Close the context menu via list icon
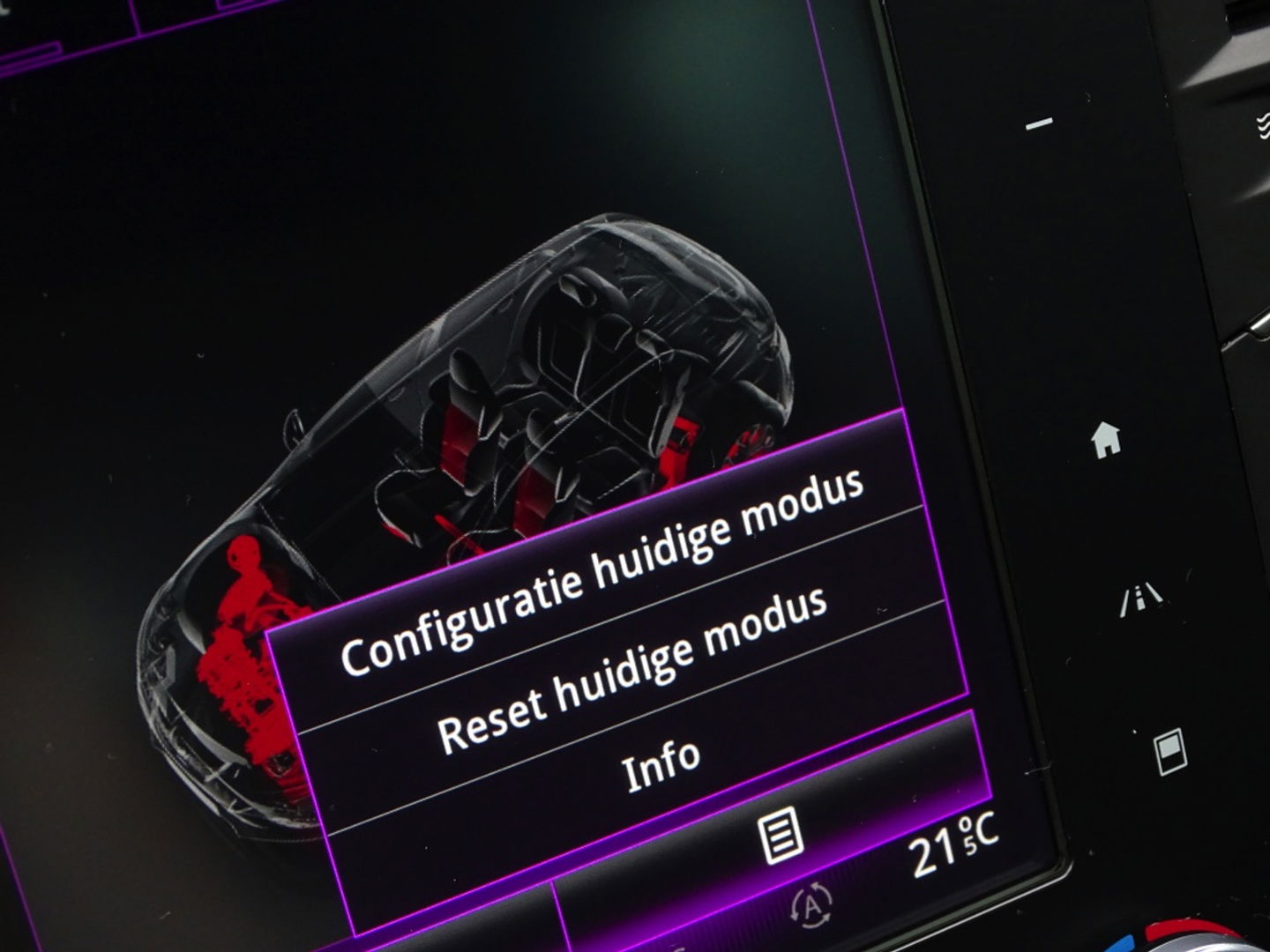The height and width of the screenshot is (952, 1270). tap(781, 835)
